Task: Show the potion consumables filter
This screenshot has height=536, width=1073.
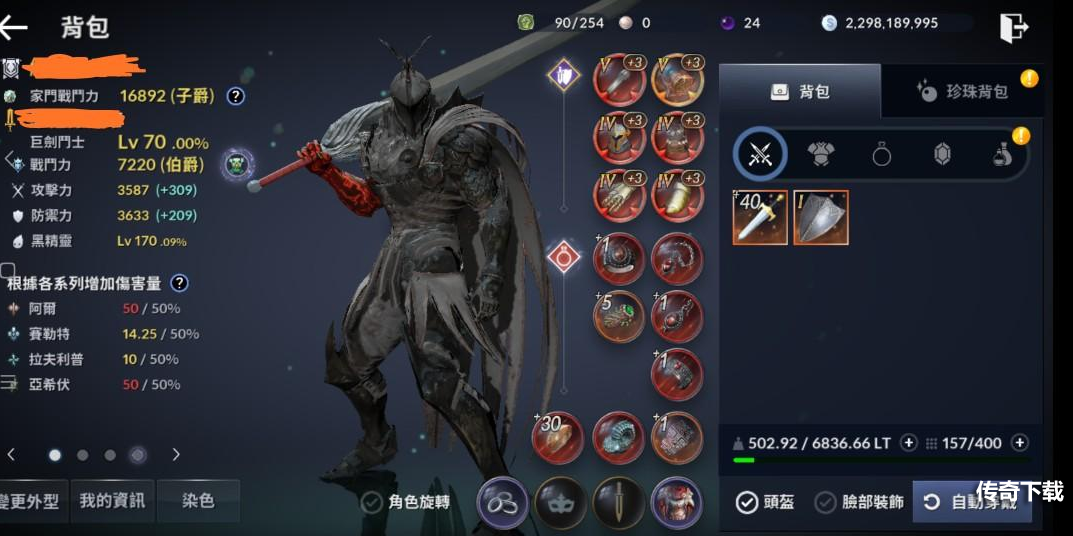Action: pos(1001,155)
